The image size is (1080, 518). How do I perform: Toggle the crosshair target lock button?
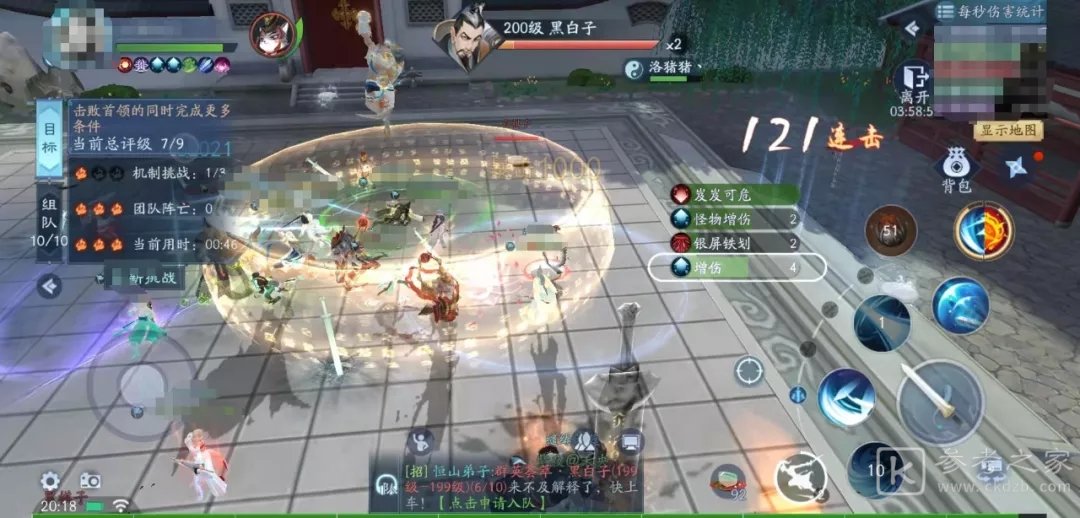(749, 371)
